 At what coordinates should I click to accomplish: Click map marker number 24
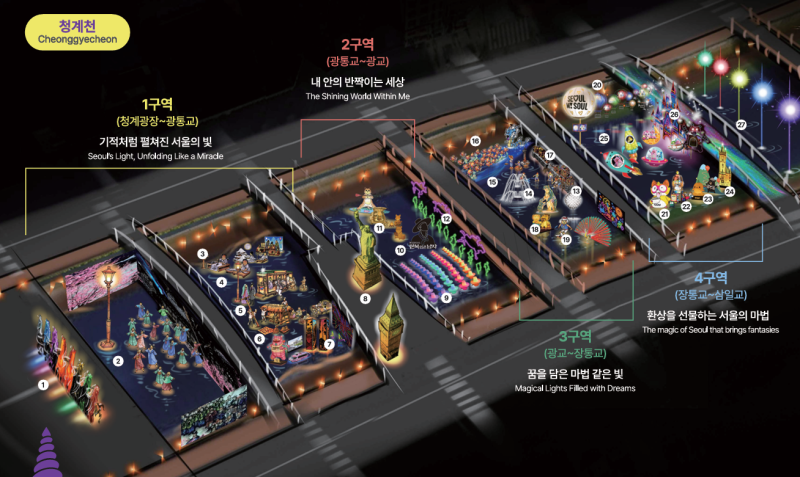coord(730,191)
